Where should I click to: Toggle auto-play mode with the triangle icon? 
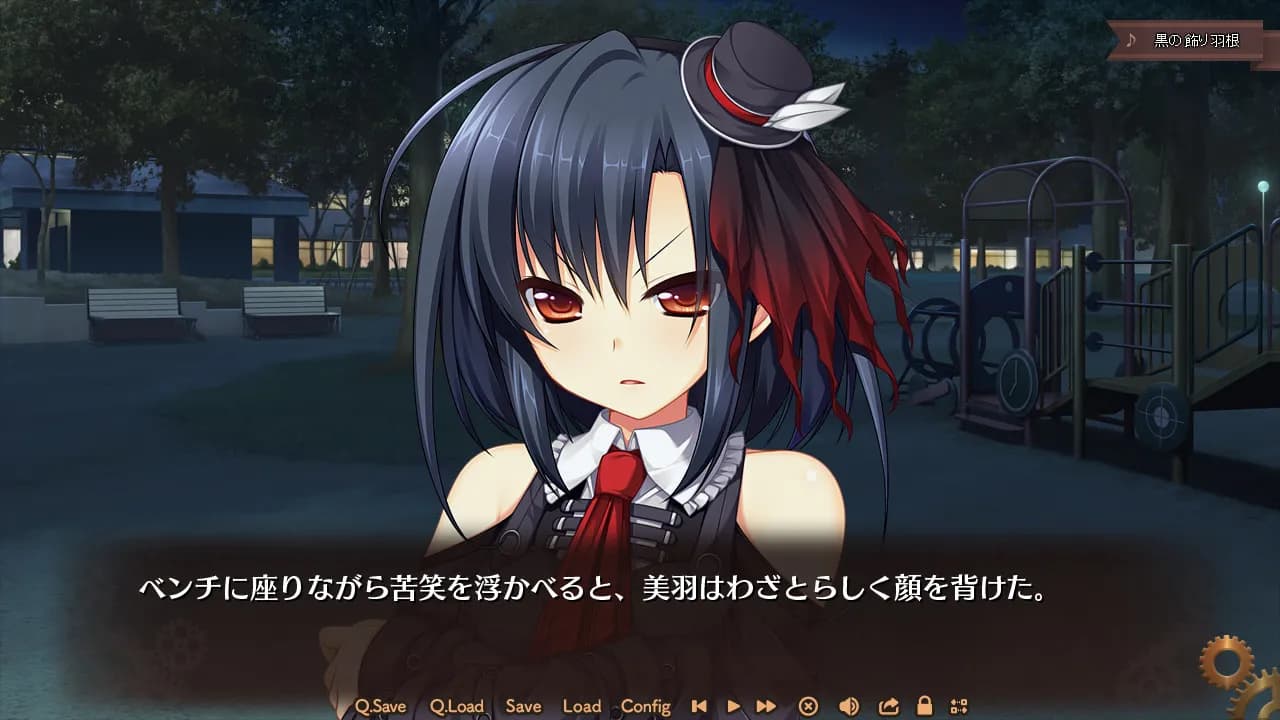tap(733, 705)
